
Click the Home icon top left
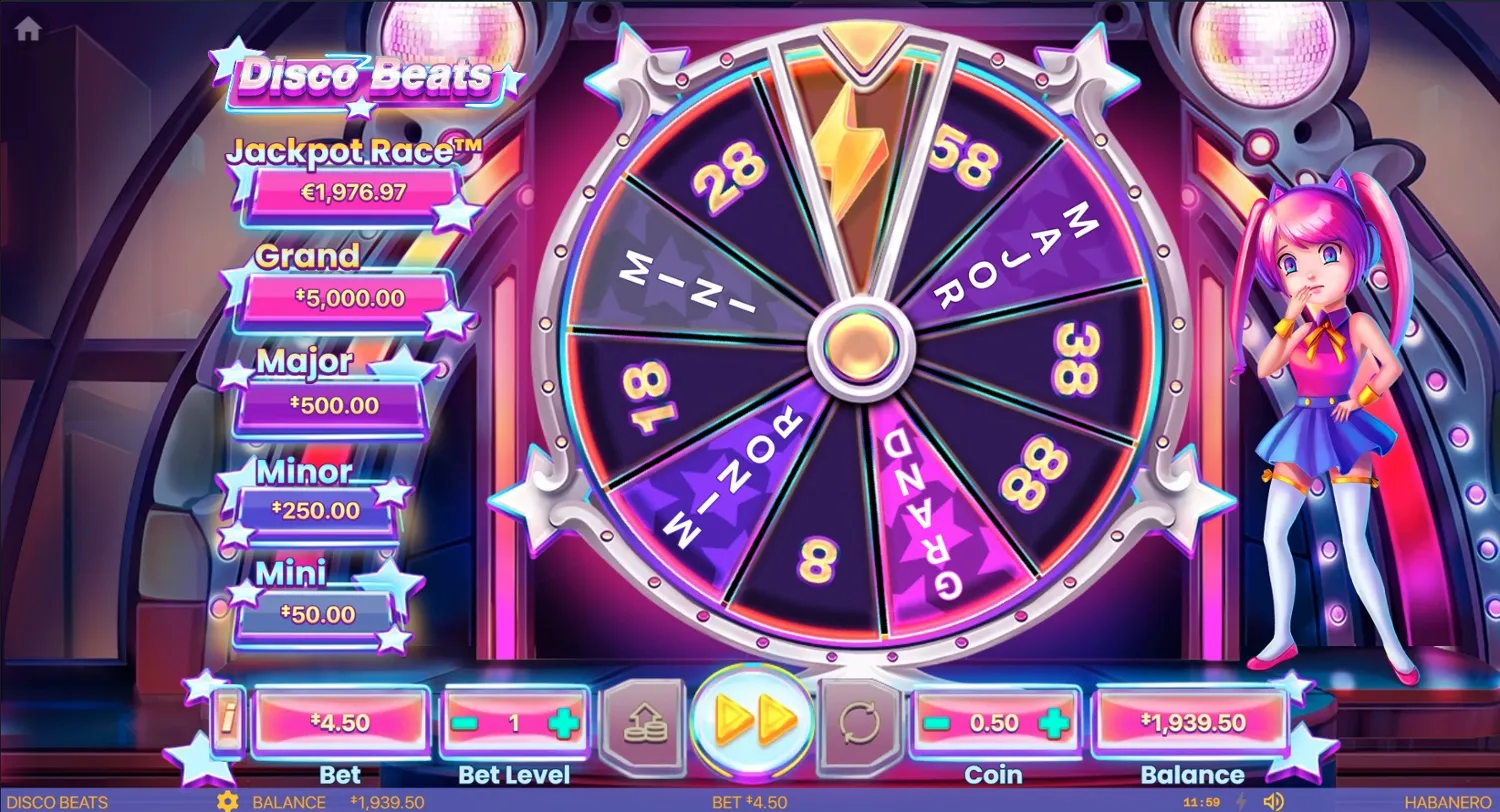point(27,28)
